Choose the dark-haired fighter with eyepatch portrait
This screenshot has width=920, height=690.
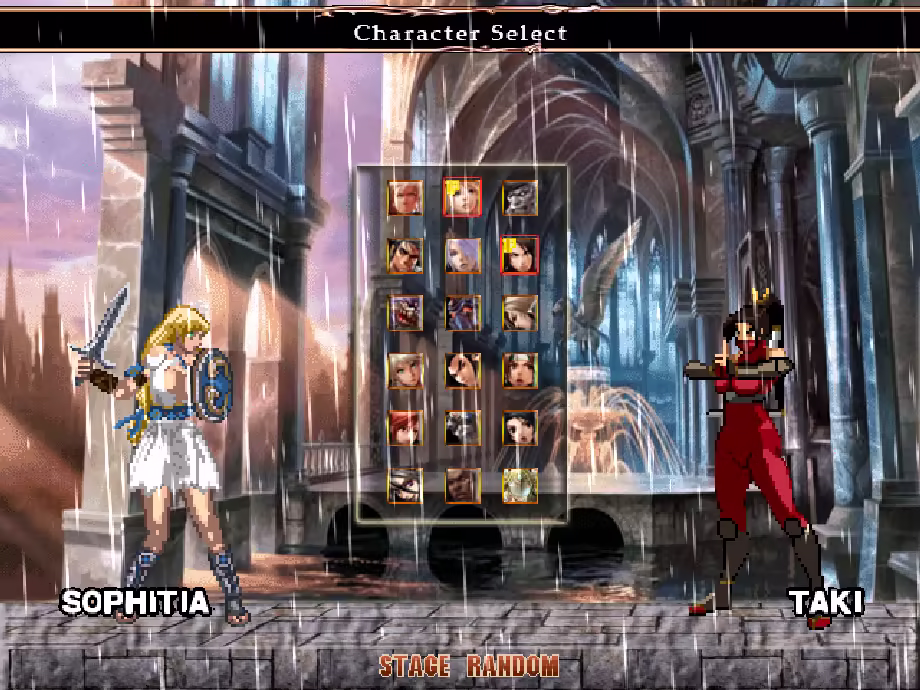tap(404, 254)
